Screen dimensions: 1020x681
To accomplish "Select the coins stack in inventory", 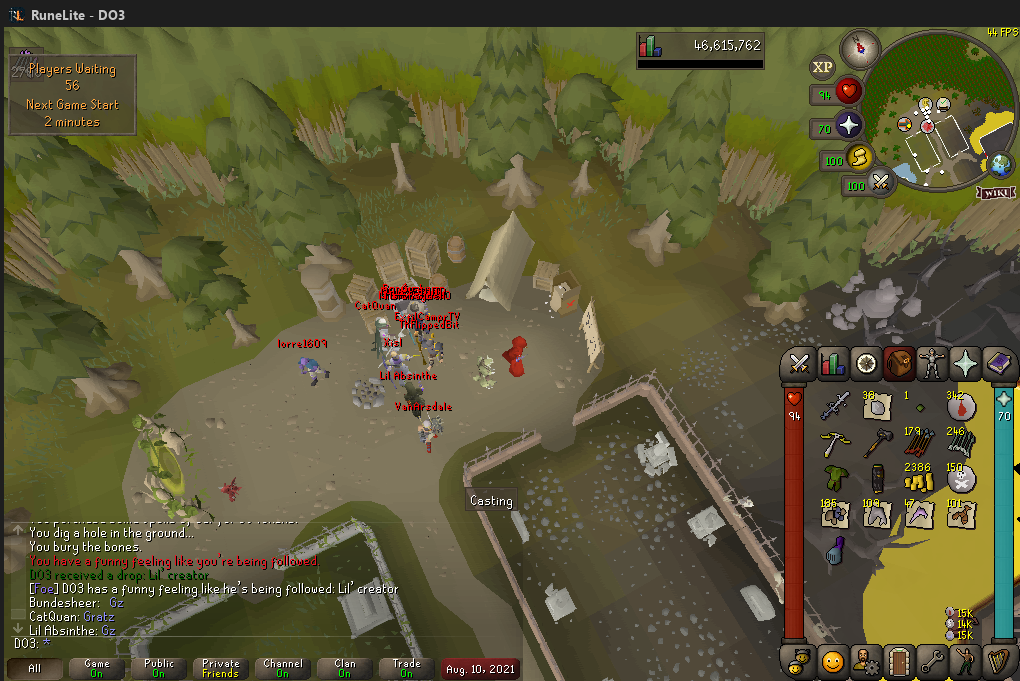I will point(918,477).
